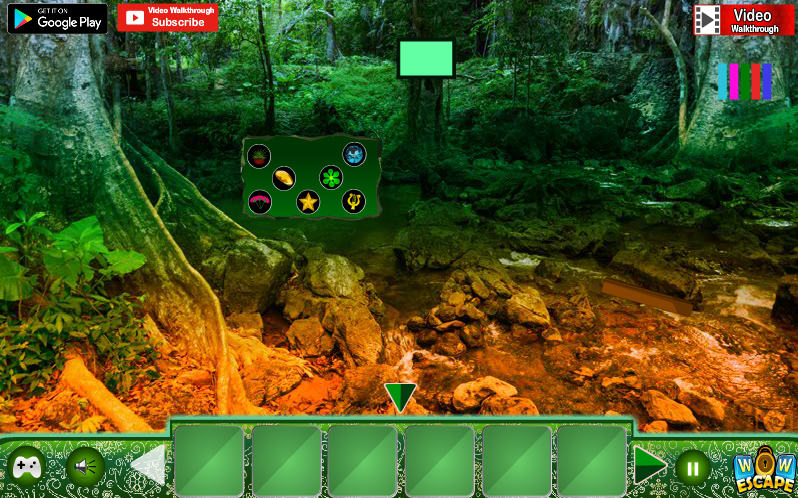This screenshot has width=798, height=498.
Task: Pick the pink flower bouquet puzzle symbol
Action: [260, 202]
